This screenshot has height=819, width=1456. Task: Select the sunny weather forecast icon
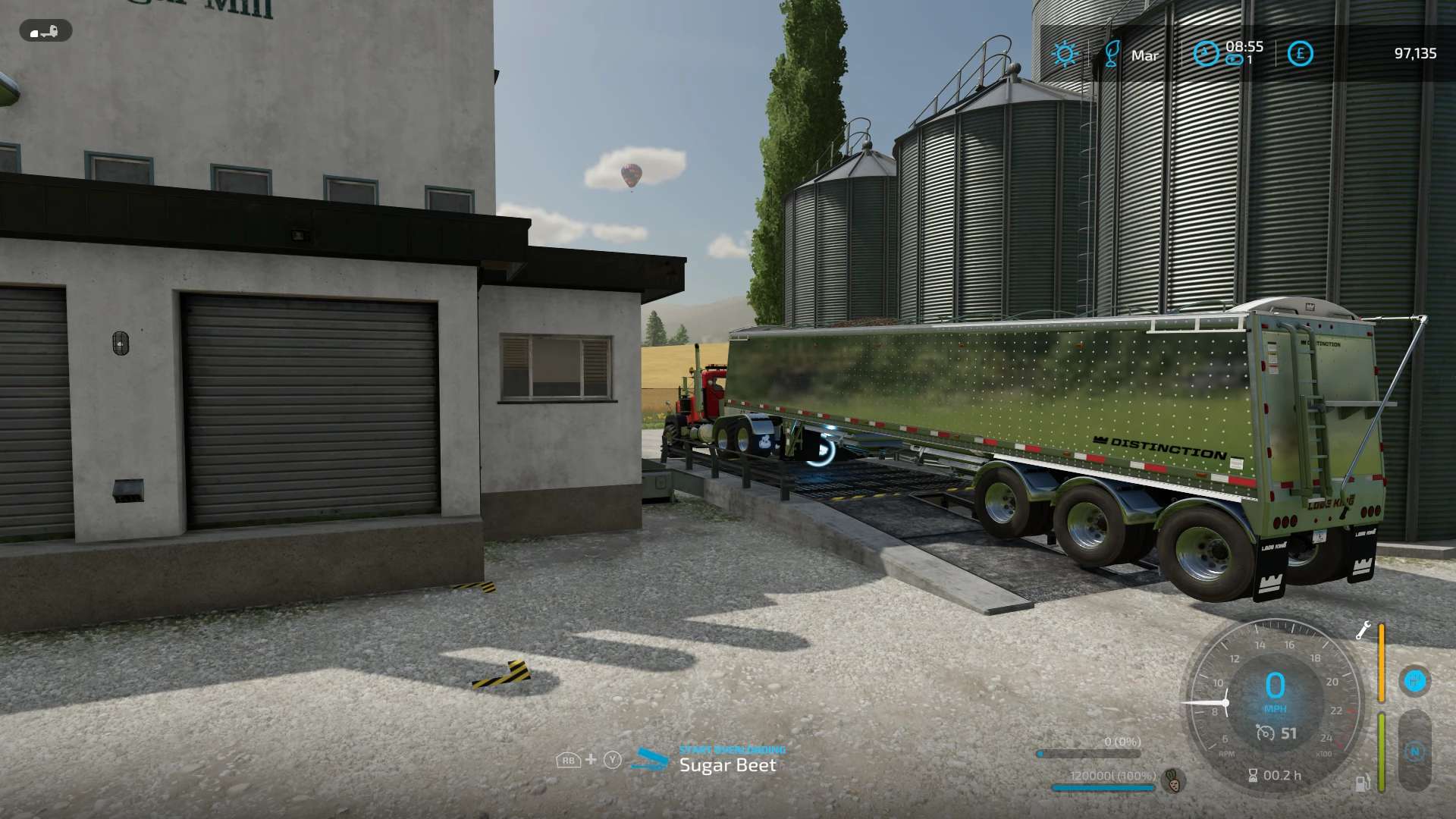pos(1065,54)
